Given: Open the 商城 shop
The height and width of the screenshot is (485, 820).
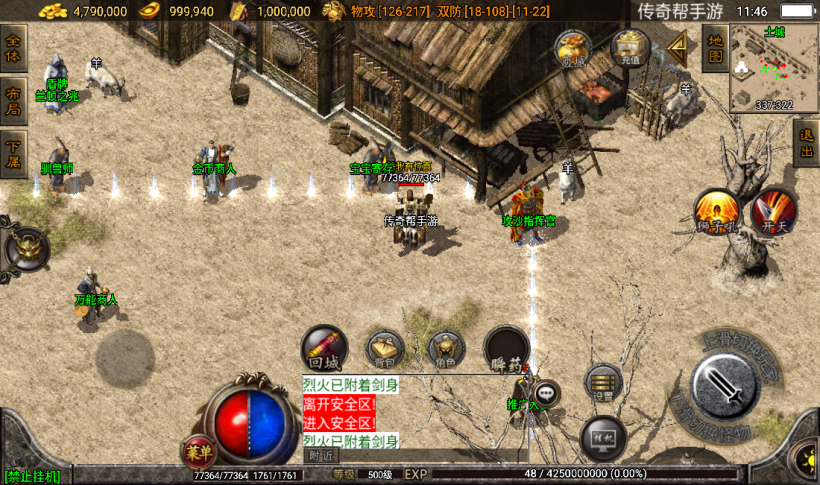Looking at the screenshot, I should (573, 49).
